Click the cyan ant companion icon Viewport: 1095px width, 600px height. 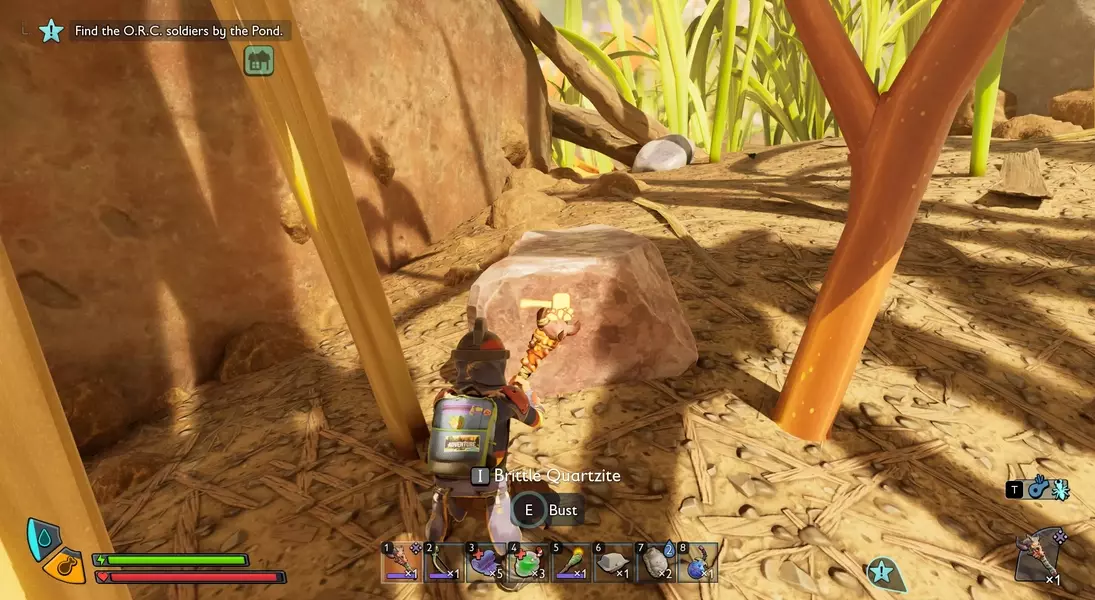(x=1060, y=489)
